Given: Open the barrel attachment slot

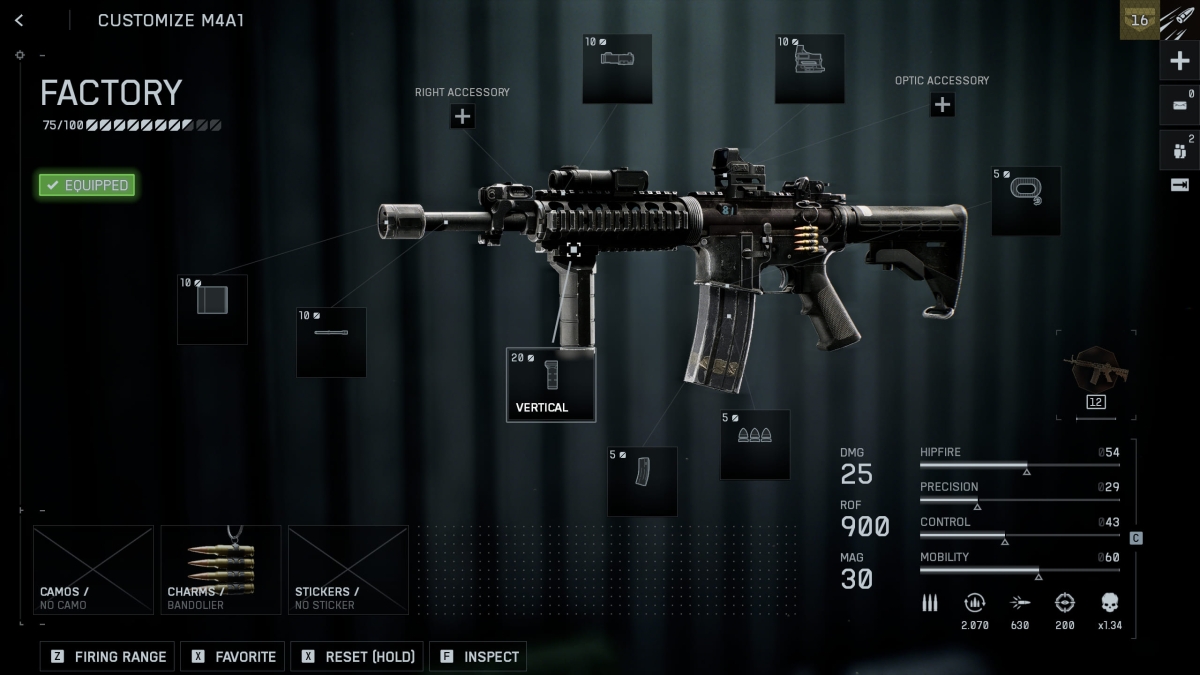Looking at the screenshot, I should coord(331,342).
